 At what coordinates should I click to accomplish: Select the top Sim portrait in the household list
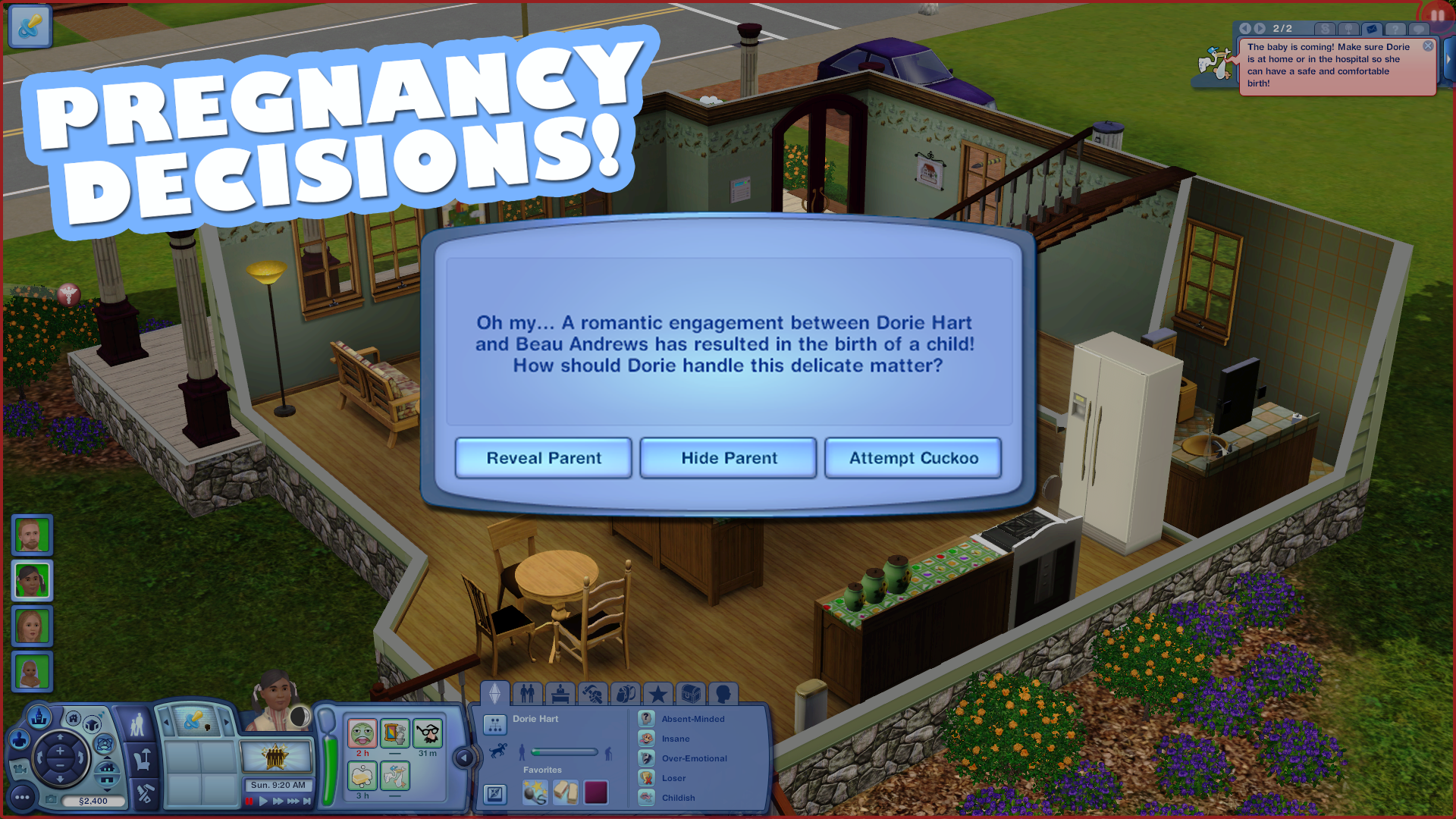(x=31, y=535)
